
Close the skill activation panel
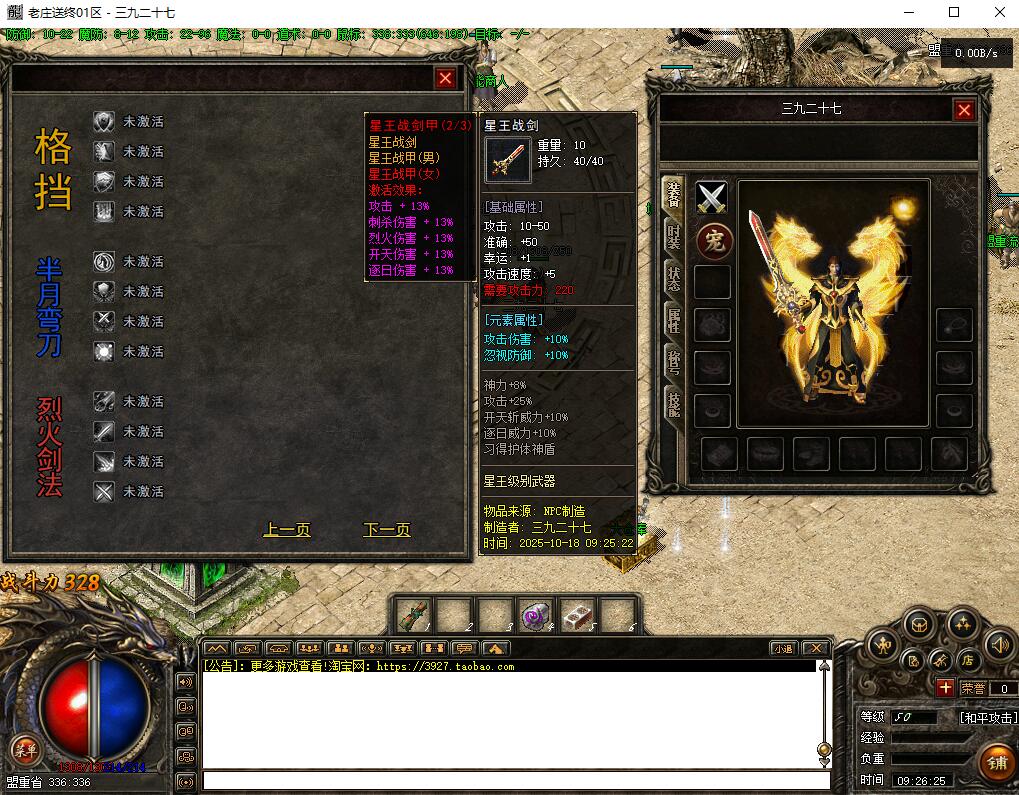[x=445, y=78]
